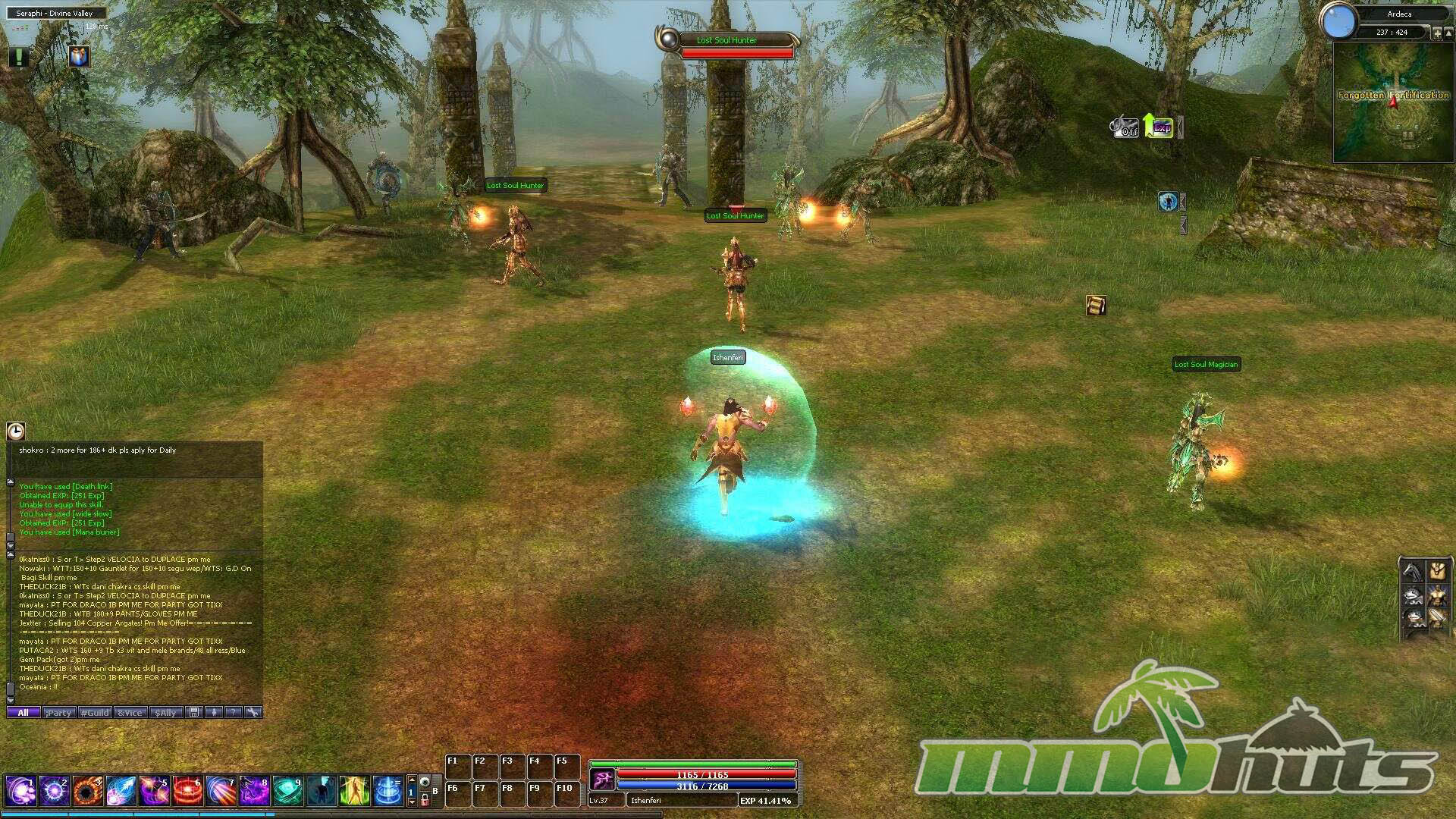Open the horse mount menu icon
The image size is (1456, 819).
[x=1413, y=570]
